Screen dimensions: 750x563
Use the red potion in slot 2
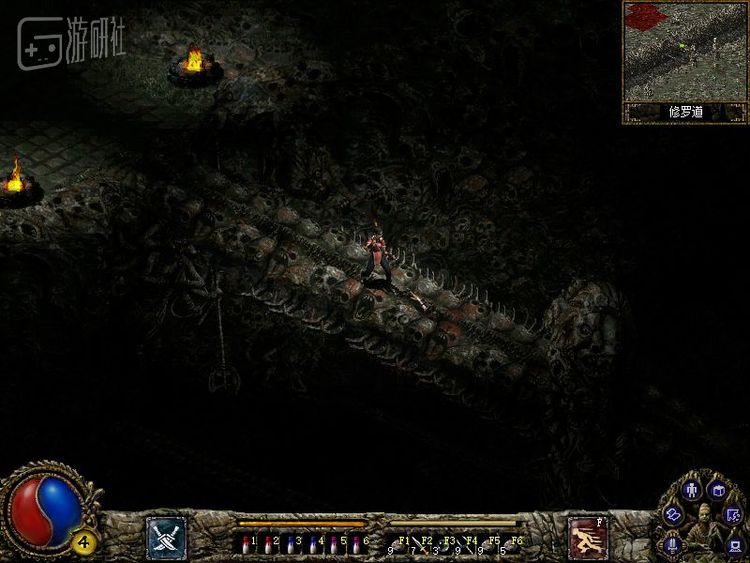coord(268,545)
